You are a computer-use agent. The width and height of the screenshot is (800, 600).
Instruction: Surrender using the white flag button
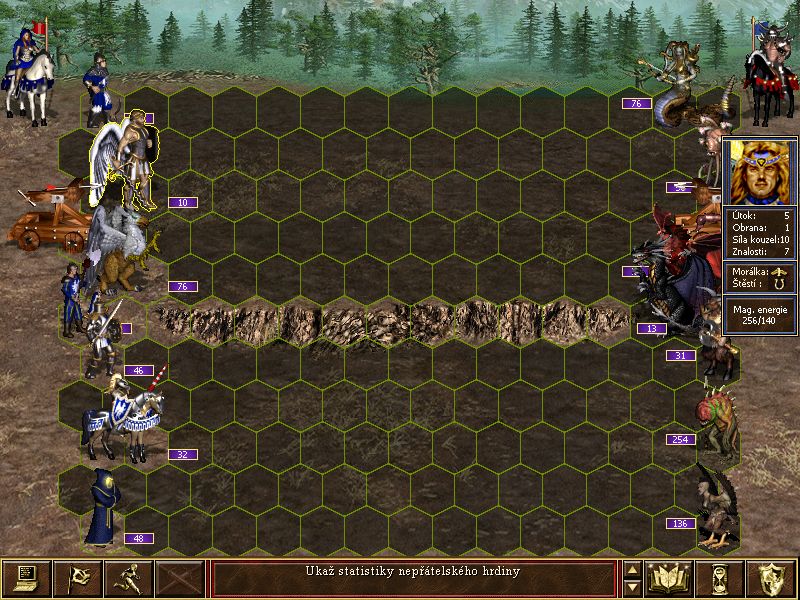(x=77, y=578)
